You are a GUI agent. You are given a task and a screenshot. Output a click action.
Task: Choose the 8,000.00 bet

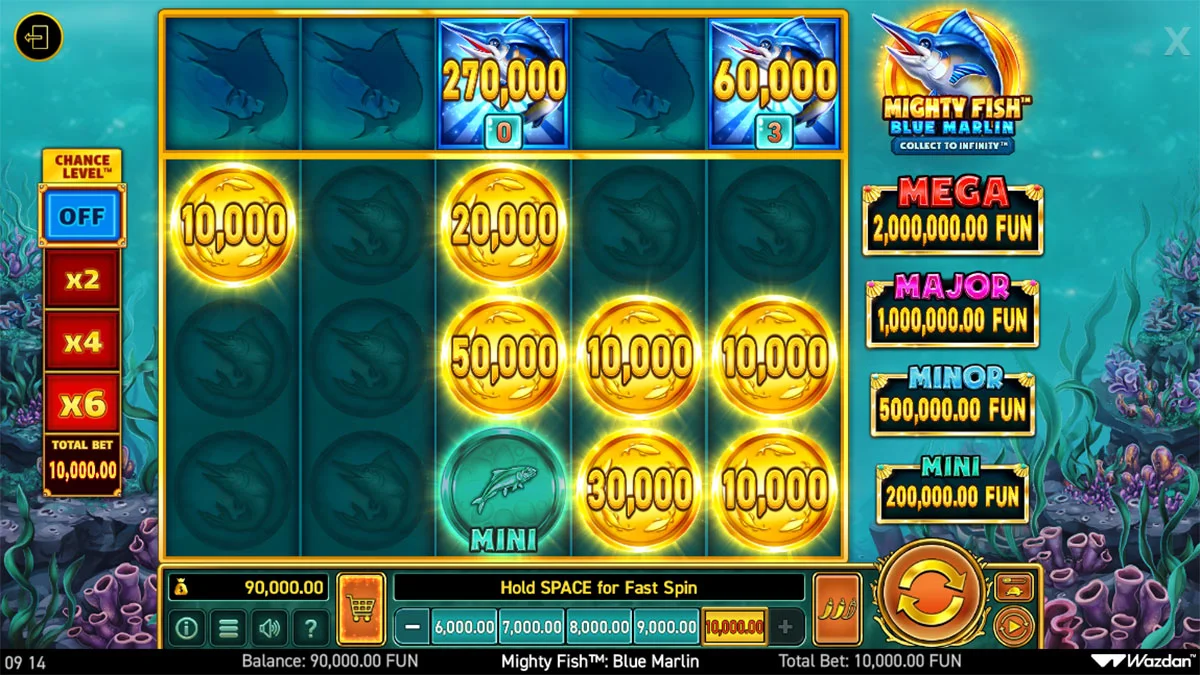[599, 628]
